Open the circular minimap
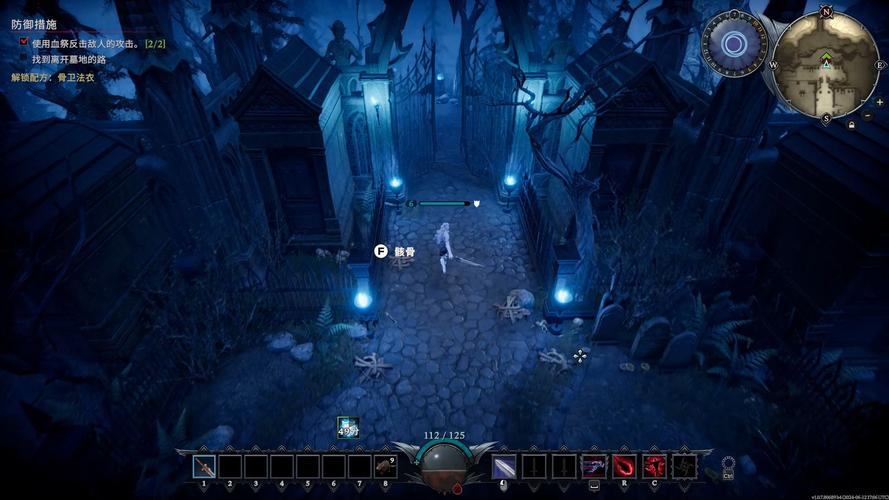889x500 pixels. click(825, 65)
